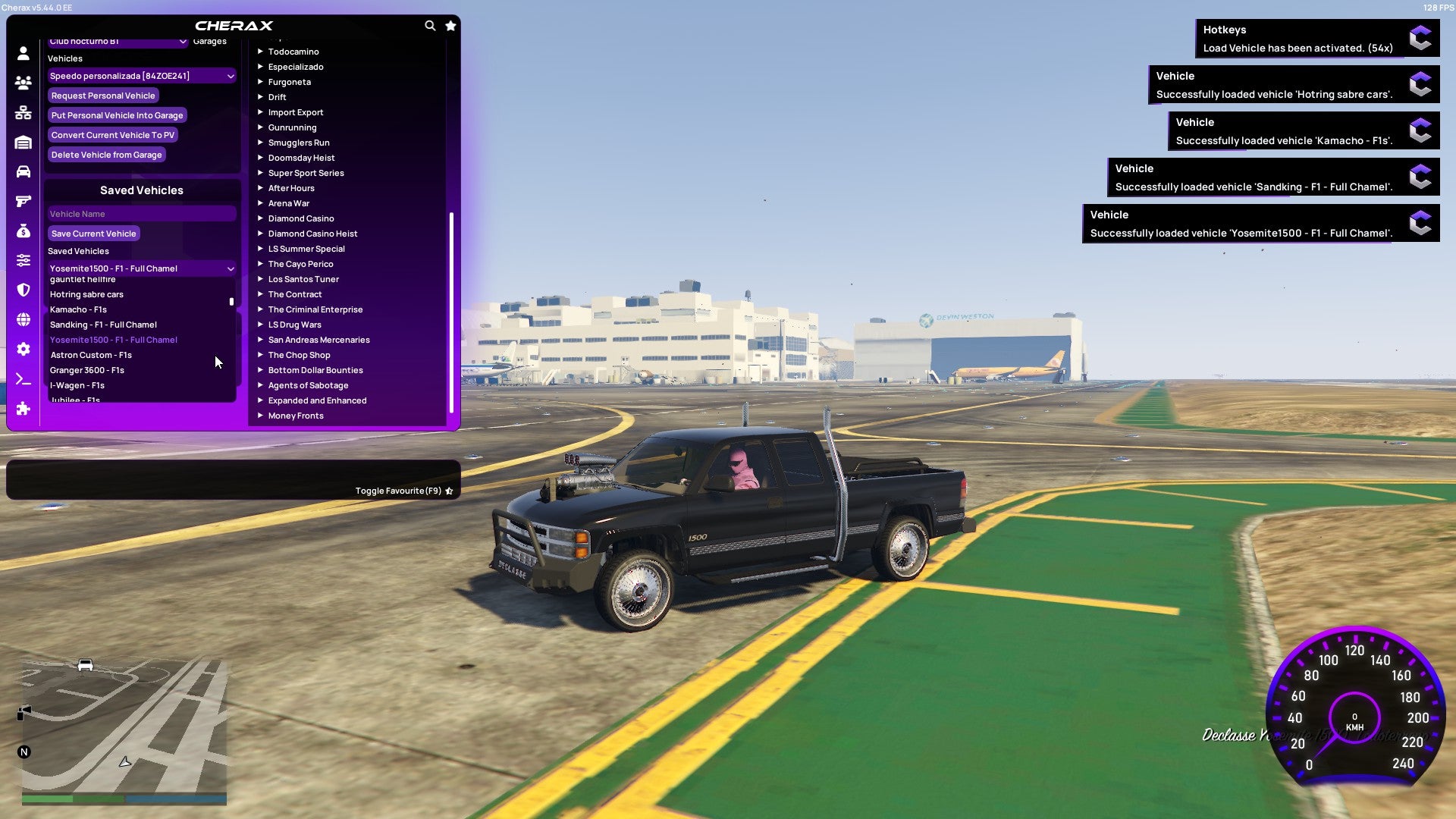Click the Vehicle Name input field

(141, 214)
